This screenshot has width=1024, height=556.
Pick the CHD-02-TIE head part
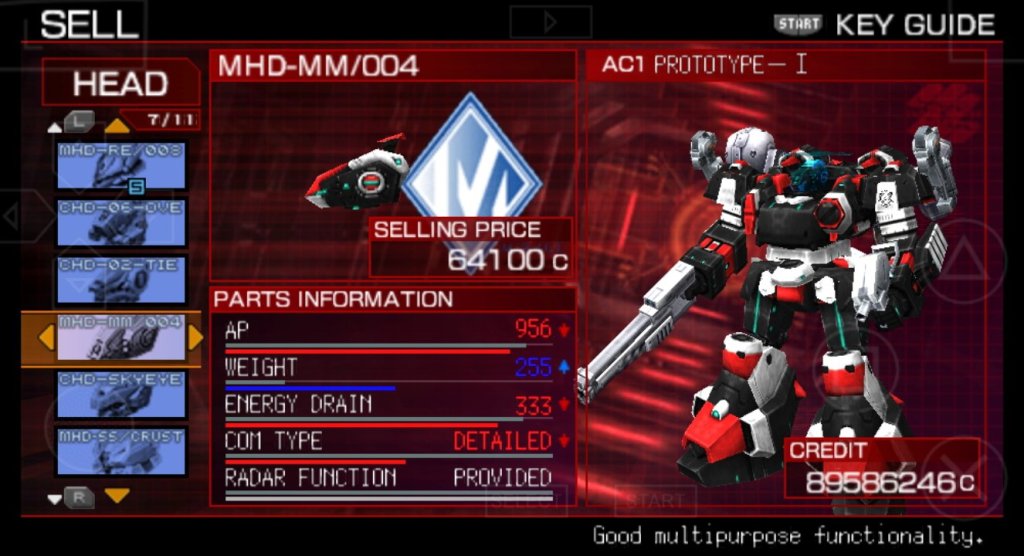[121, 280]
